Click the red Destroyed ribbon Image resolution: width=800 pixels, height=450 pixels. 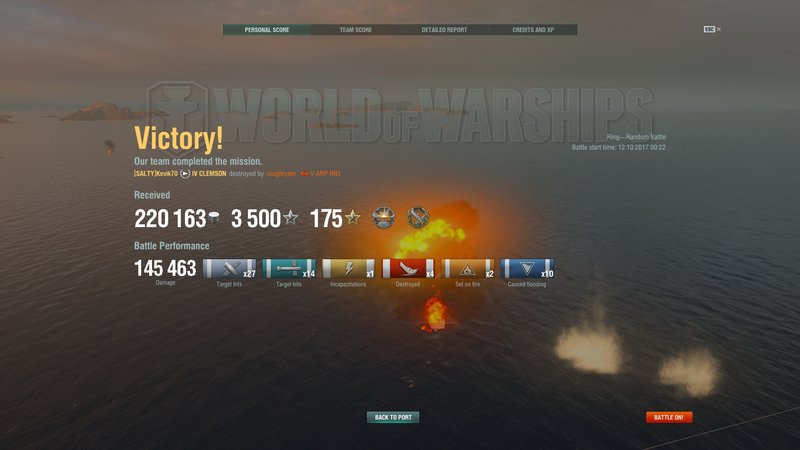pyautogui.click(x=408, y=268)
